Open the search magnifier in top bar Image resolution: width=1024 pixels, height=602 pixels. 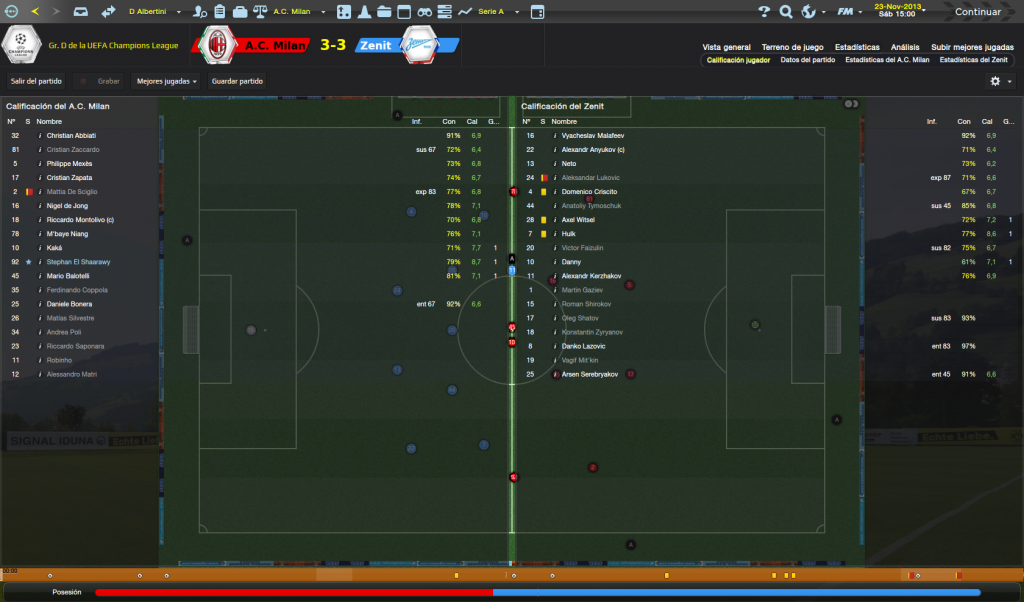point(785,12)
